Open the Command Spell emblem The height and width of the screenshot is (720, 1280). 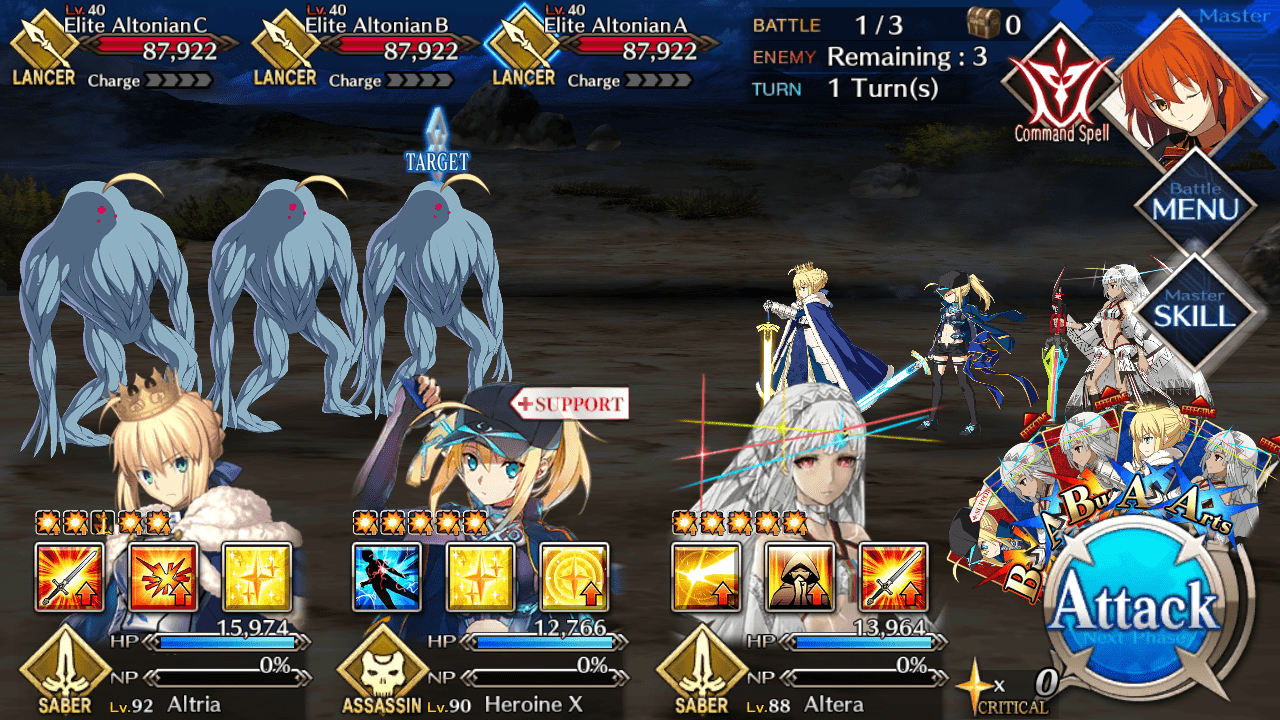click(x=1060, y=85)
